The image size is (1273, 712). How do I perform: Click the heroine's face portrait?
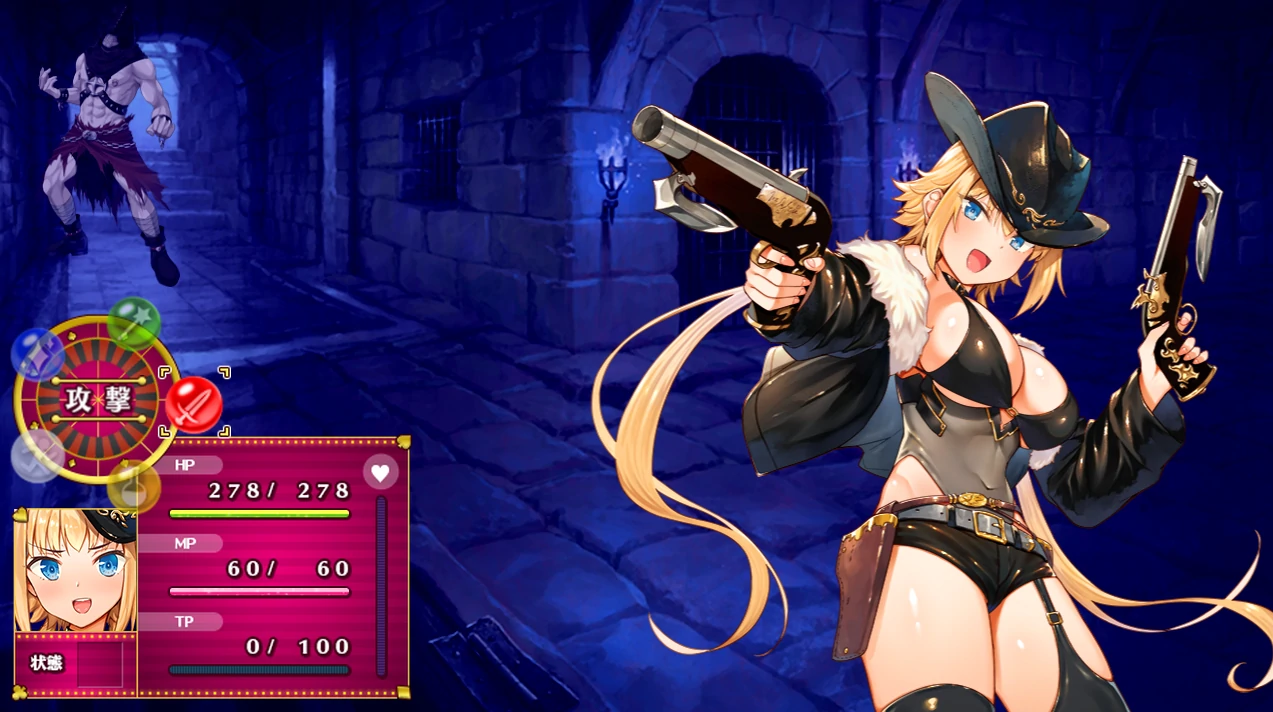point(75,570)
